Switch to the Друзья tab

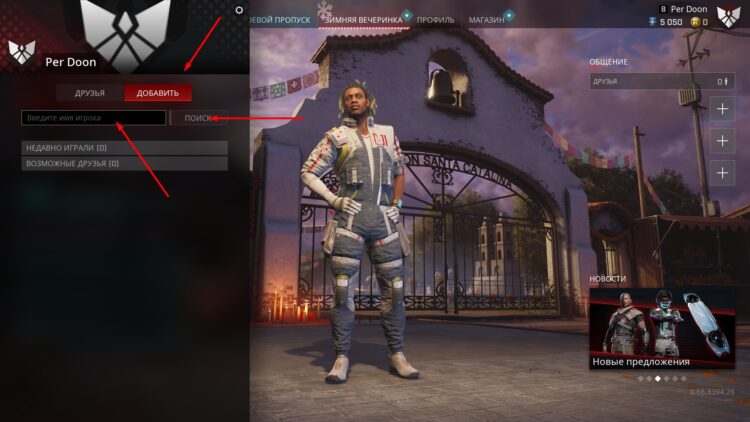click(90, 93)
